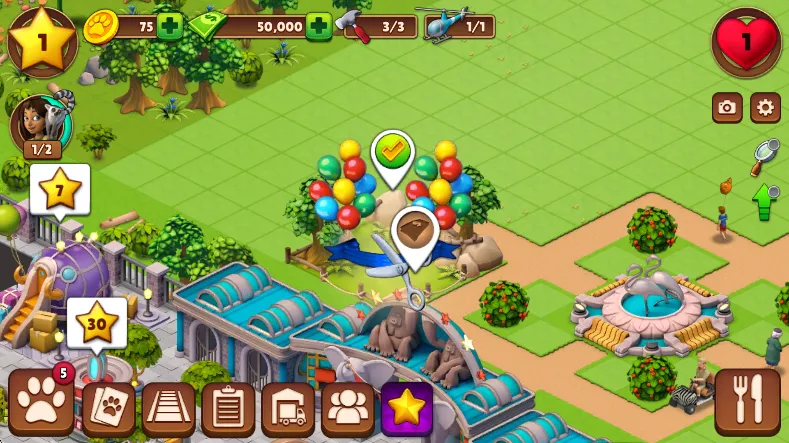789x443 pixels.
Task: Tap the camera screenshot button
Action: [727, 107]
